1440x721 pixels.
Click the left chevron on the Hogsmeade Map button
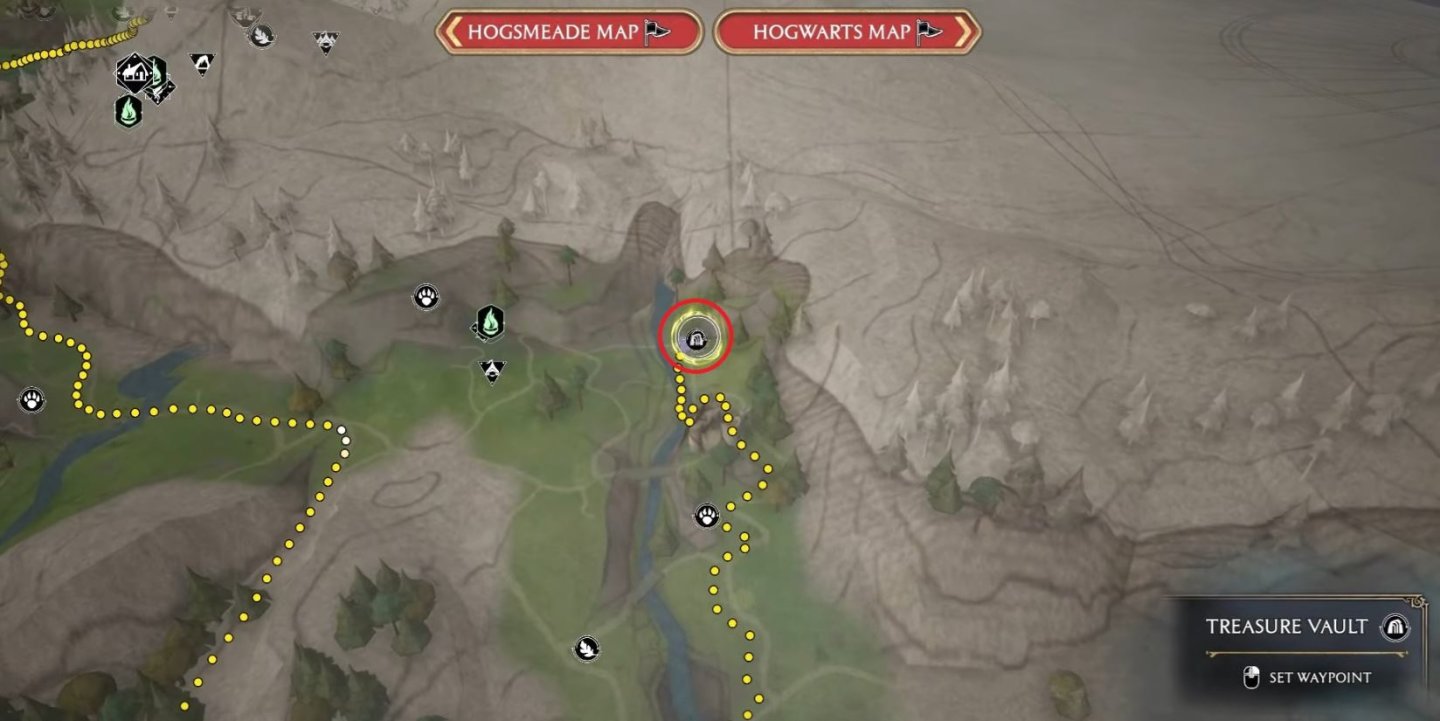click(x=452, y=31)
